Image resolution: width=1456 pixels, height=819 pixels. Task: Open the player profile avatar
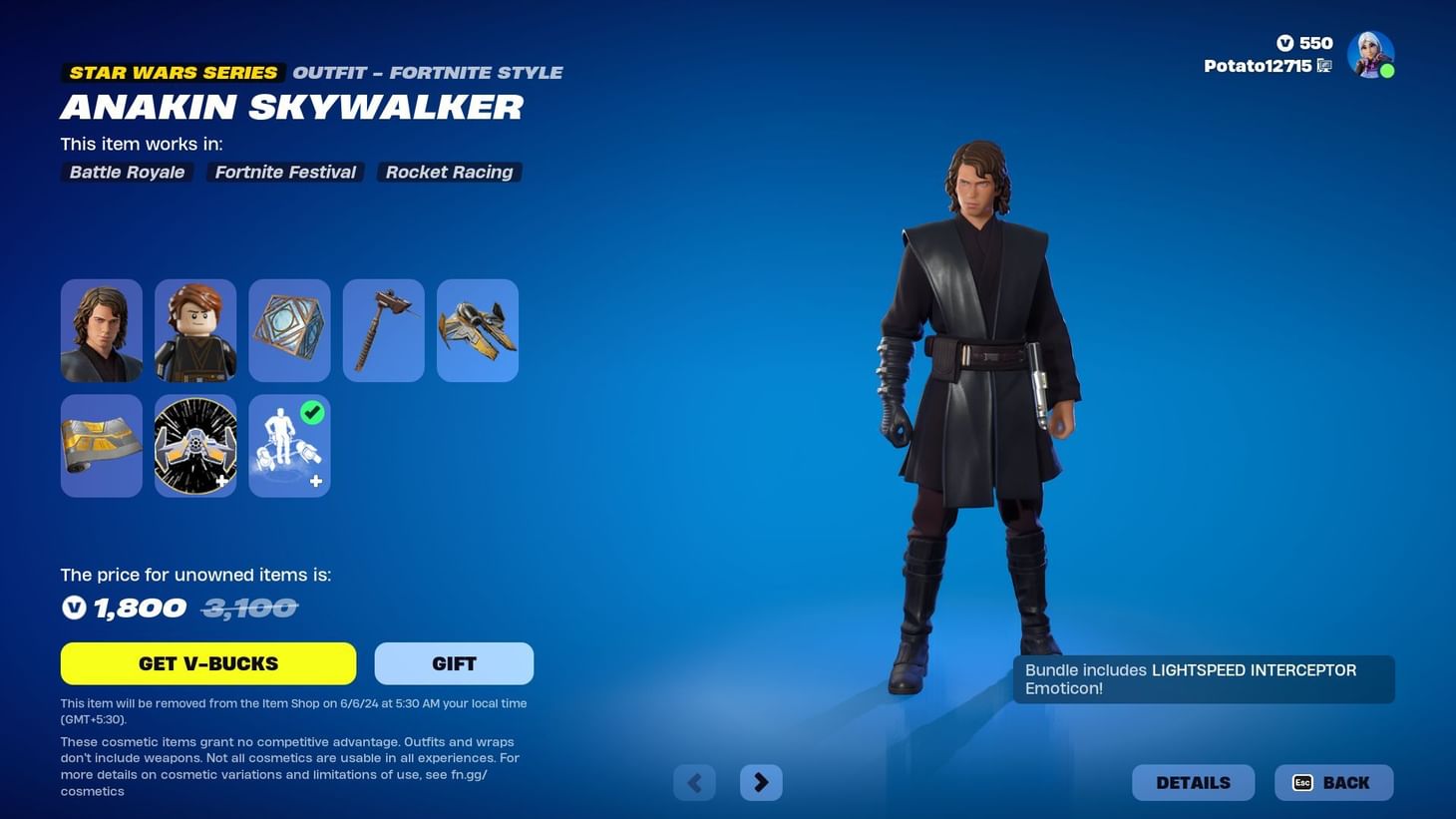pos(1371,53)
